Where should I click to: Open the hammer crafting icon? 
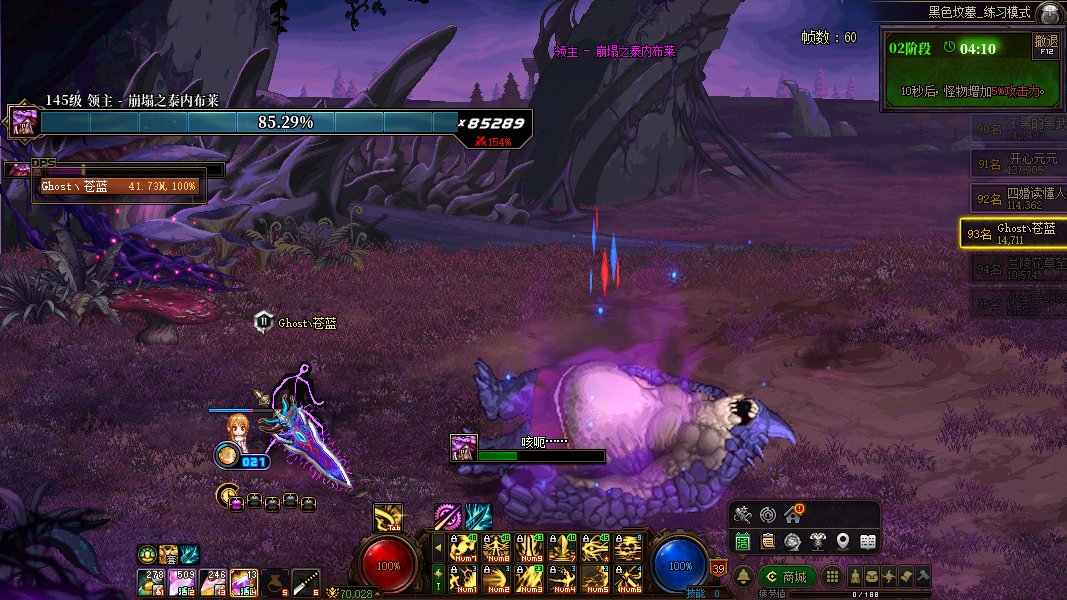pyautogui.click(x=923, y=577)
